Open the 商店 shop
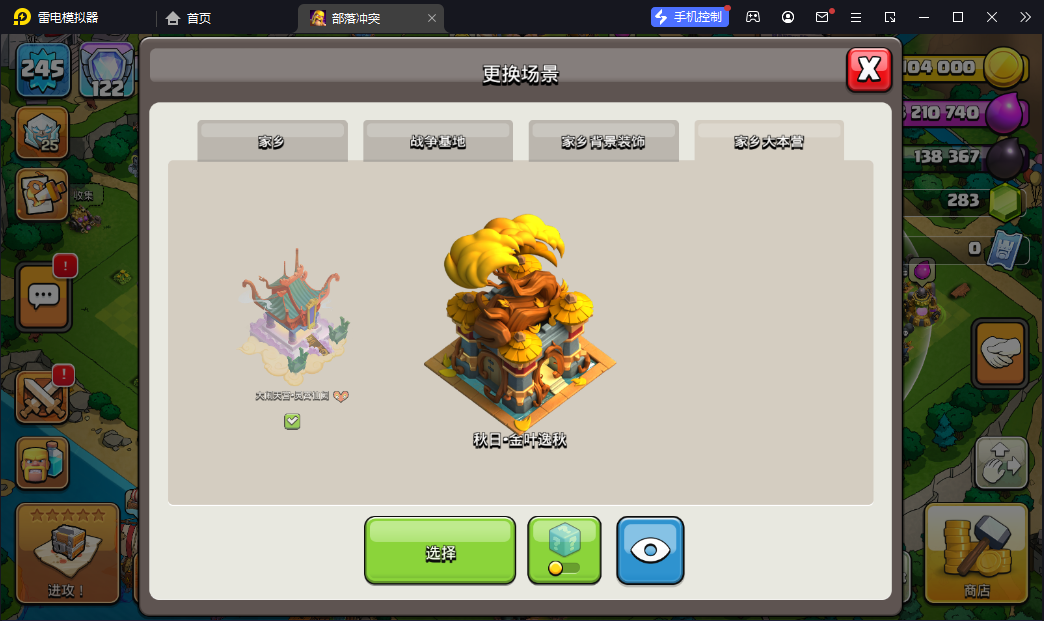The width and height of the screenshot is (1044, 621). pyautogui.click(x=976, y=552)
